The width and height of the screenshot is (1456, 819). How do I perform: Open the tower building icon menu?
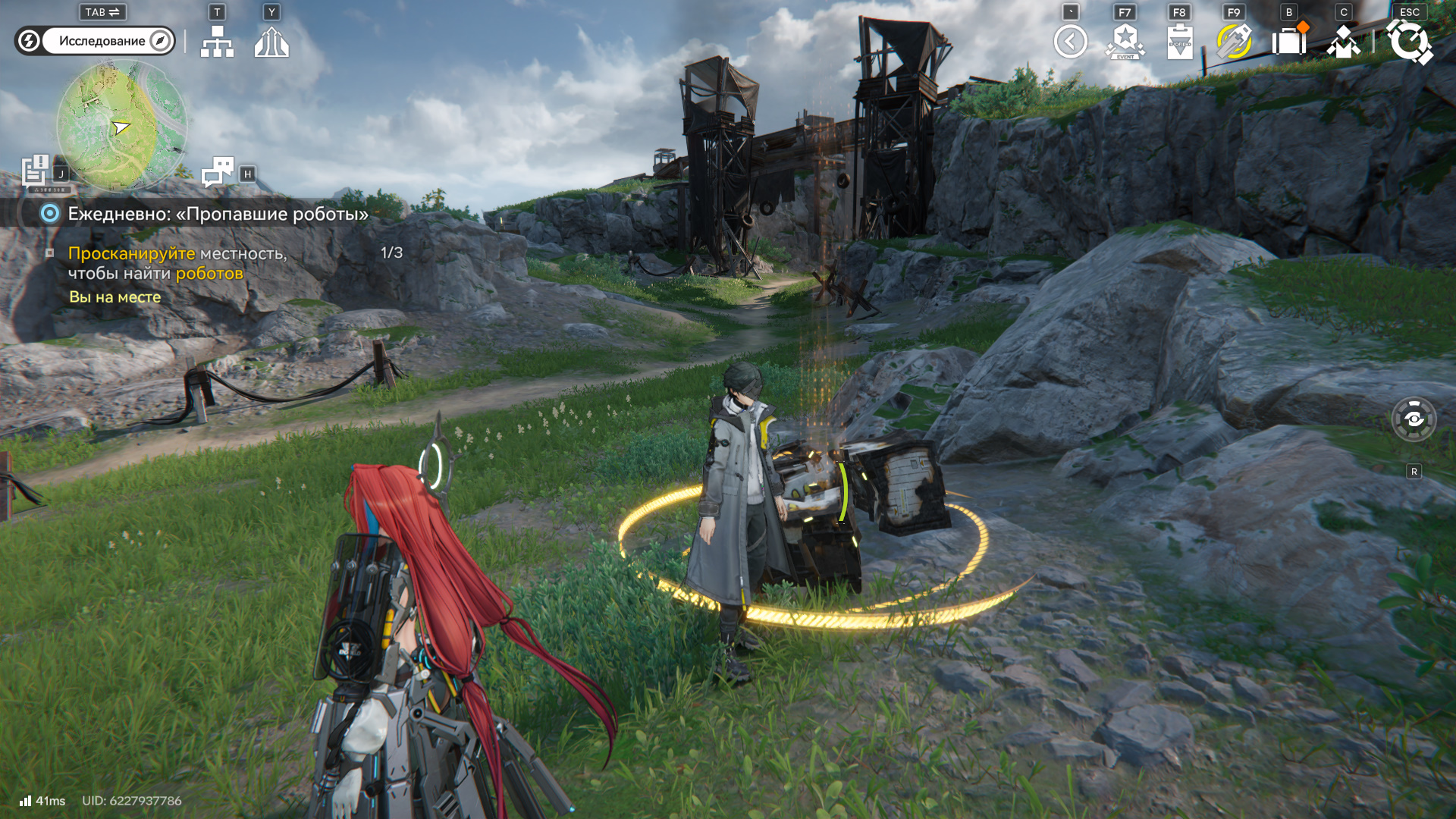[x=271, y=42]
